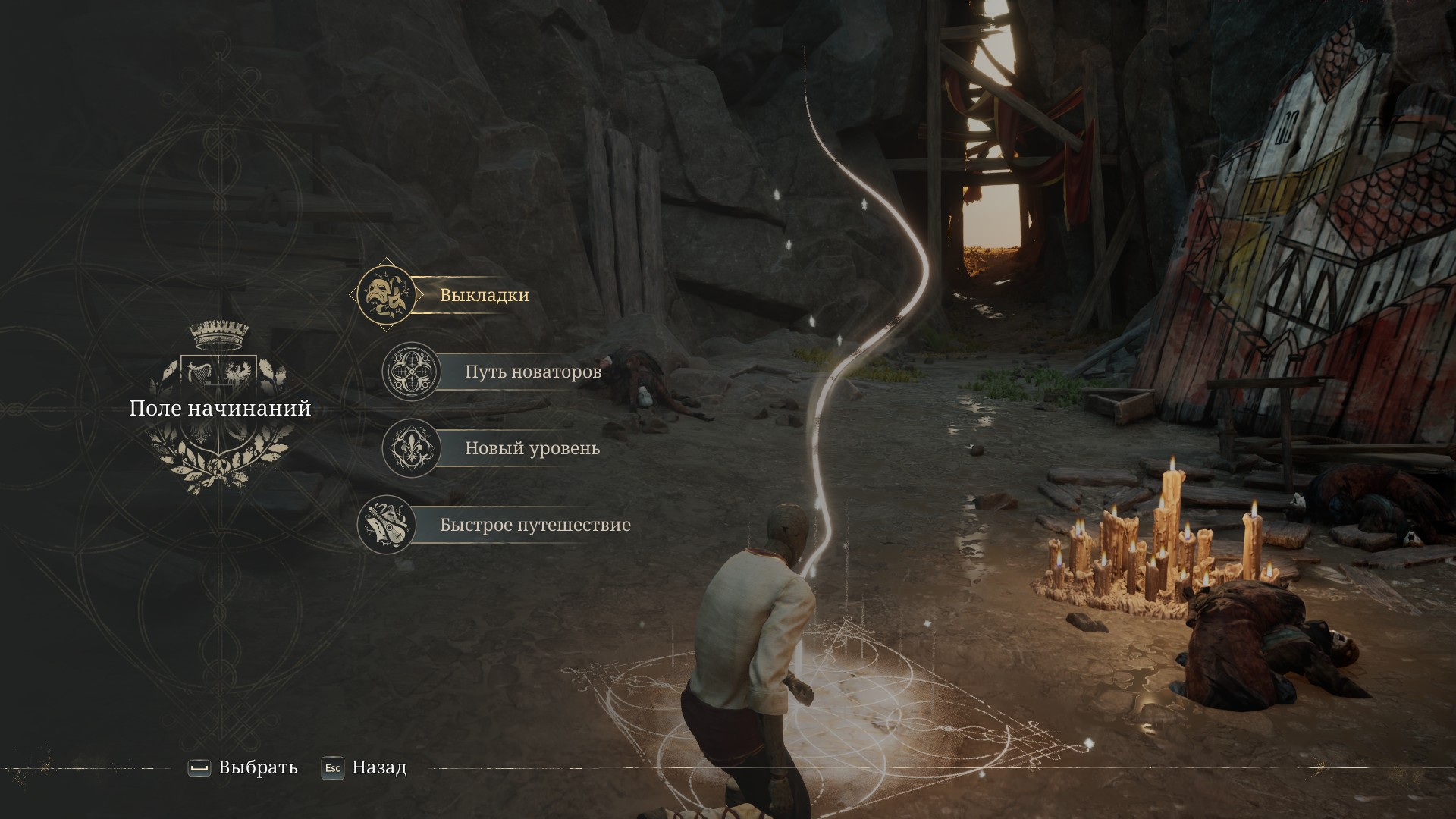
Task: Confirm with the Выбрать button
Action: (243, 767)
